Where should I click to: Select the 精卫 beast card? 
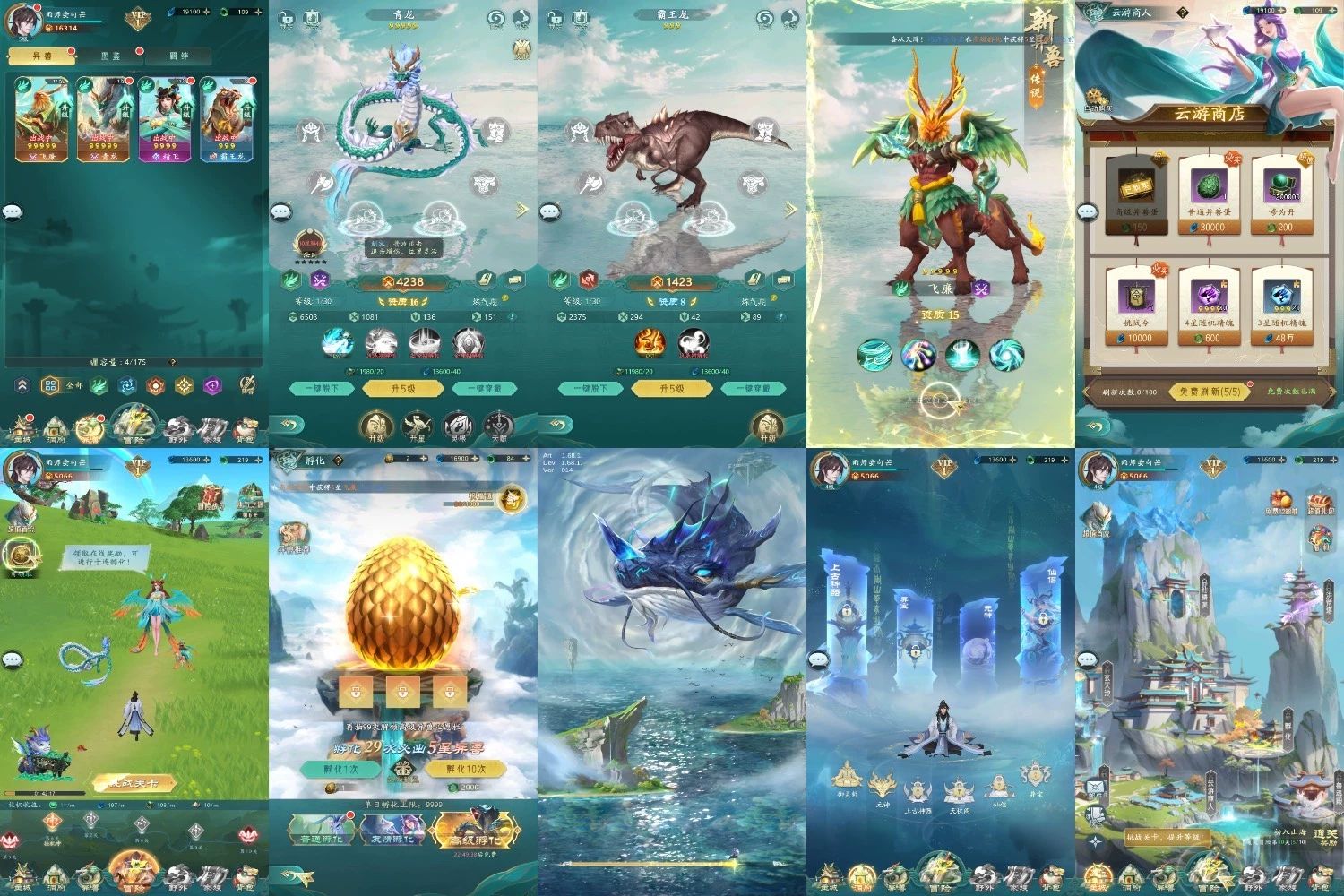[x=165, y=119]
